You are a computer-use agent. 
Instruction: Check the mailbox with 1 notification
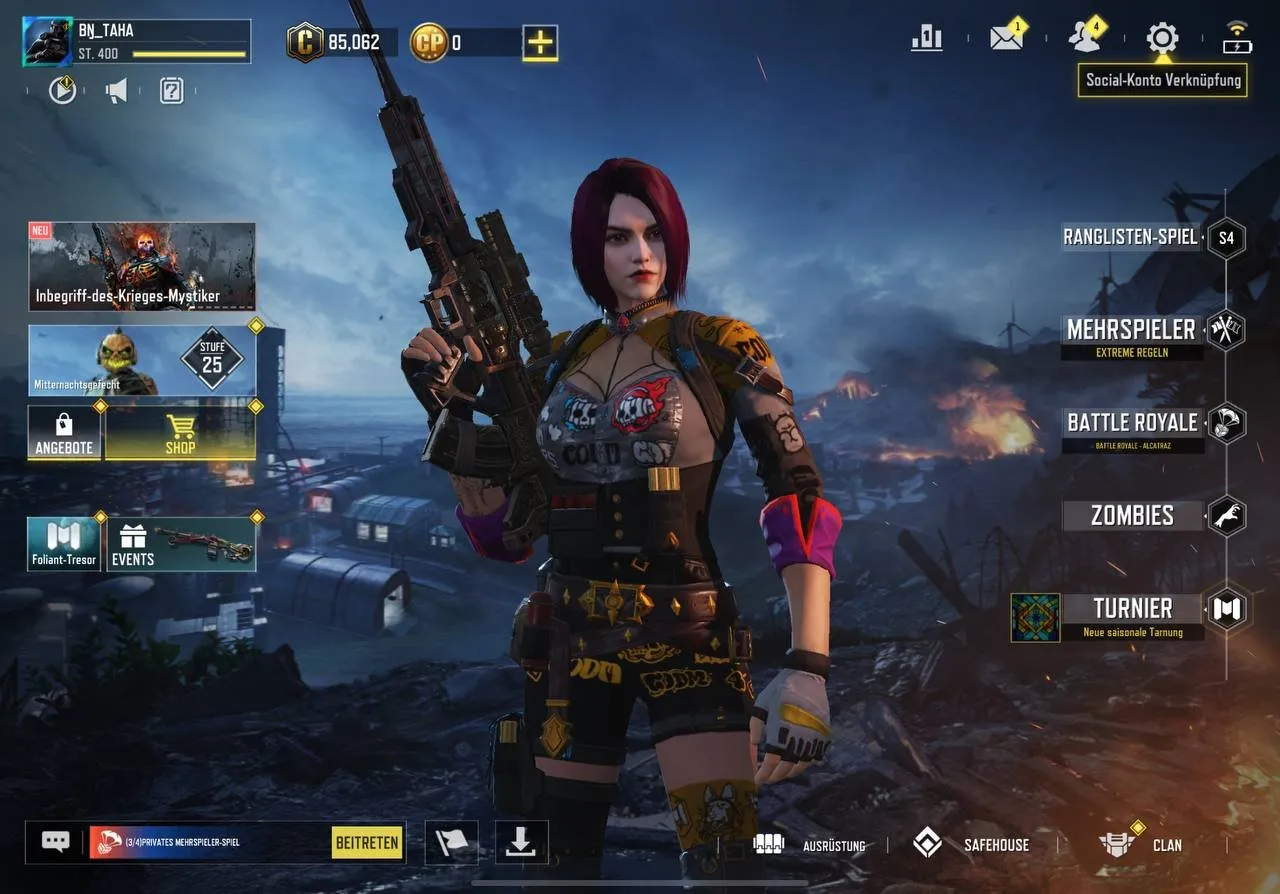pyautogui.click(x=1005, y=38)
